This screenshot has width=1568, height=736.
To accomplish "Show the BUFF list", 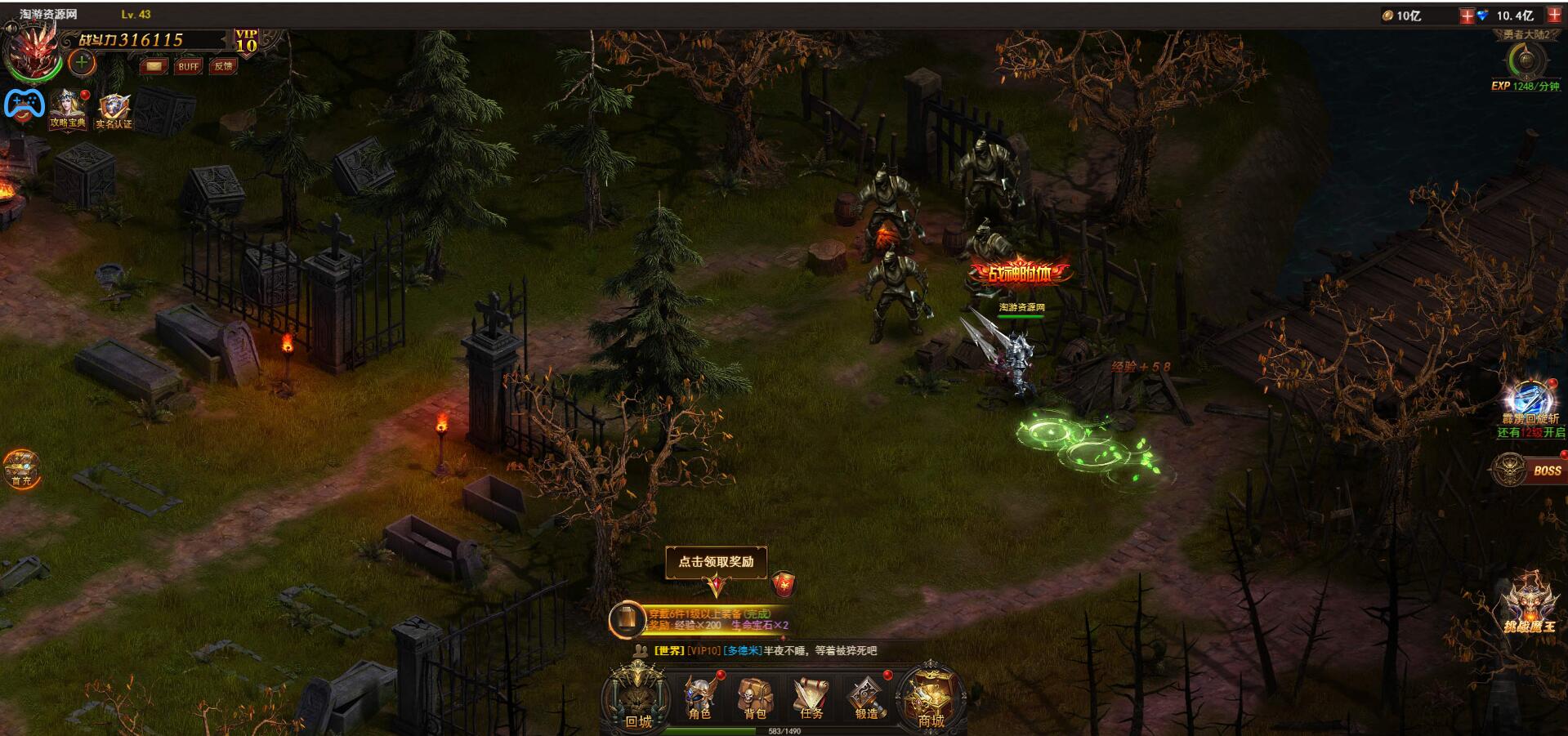I will tap(188, 66).
